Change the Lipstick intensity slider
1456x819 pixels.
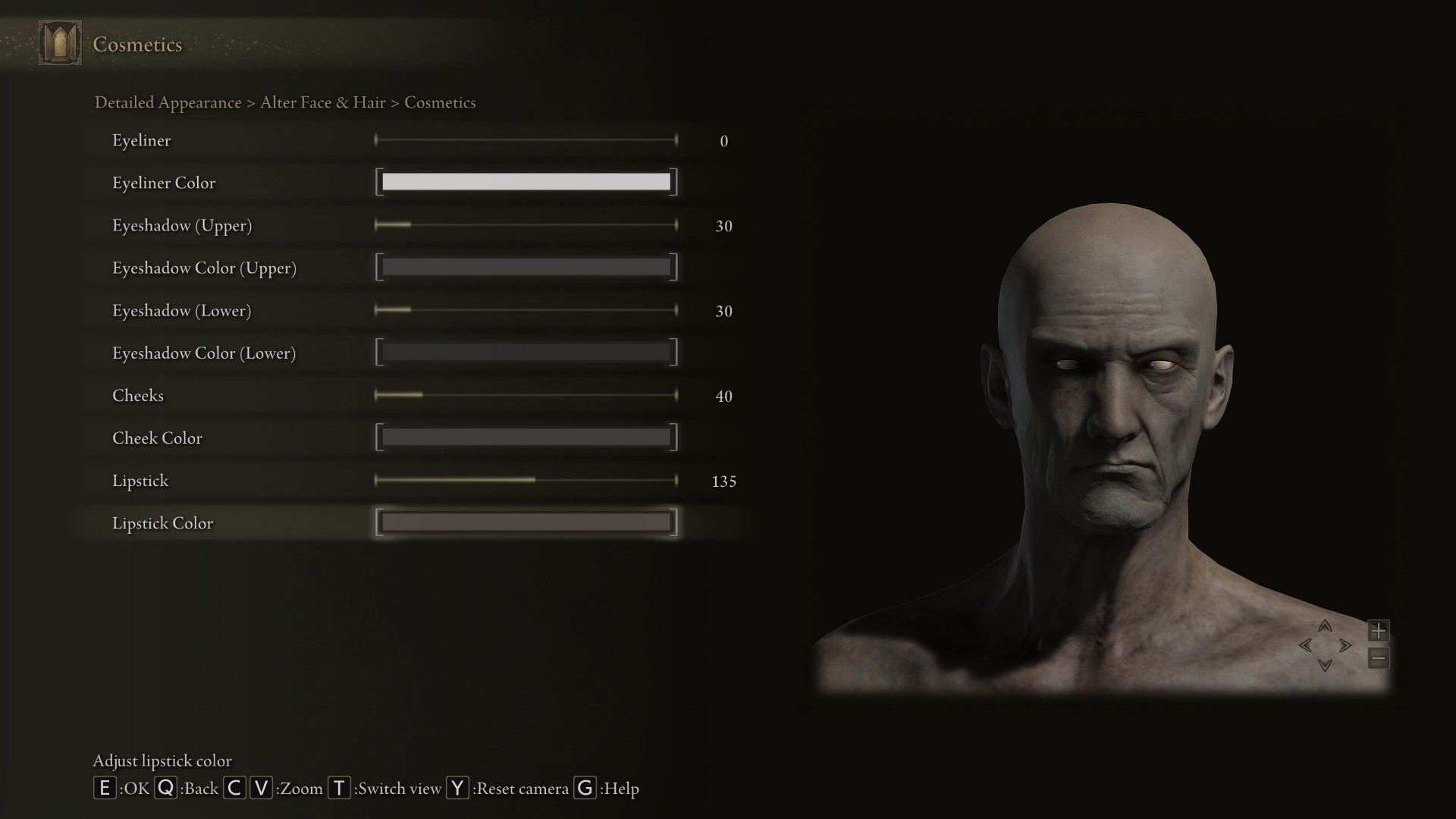pyautogui.click(x=526, y=480)
